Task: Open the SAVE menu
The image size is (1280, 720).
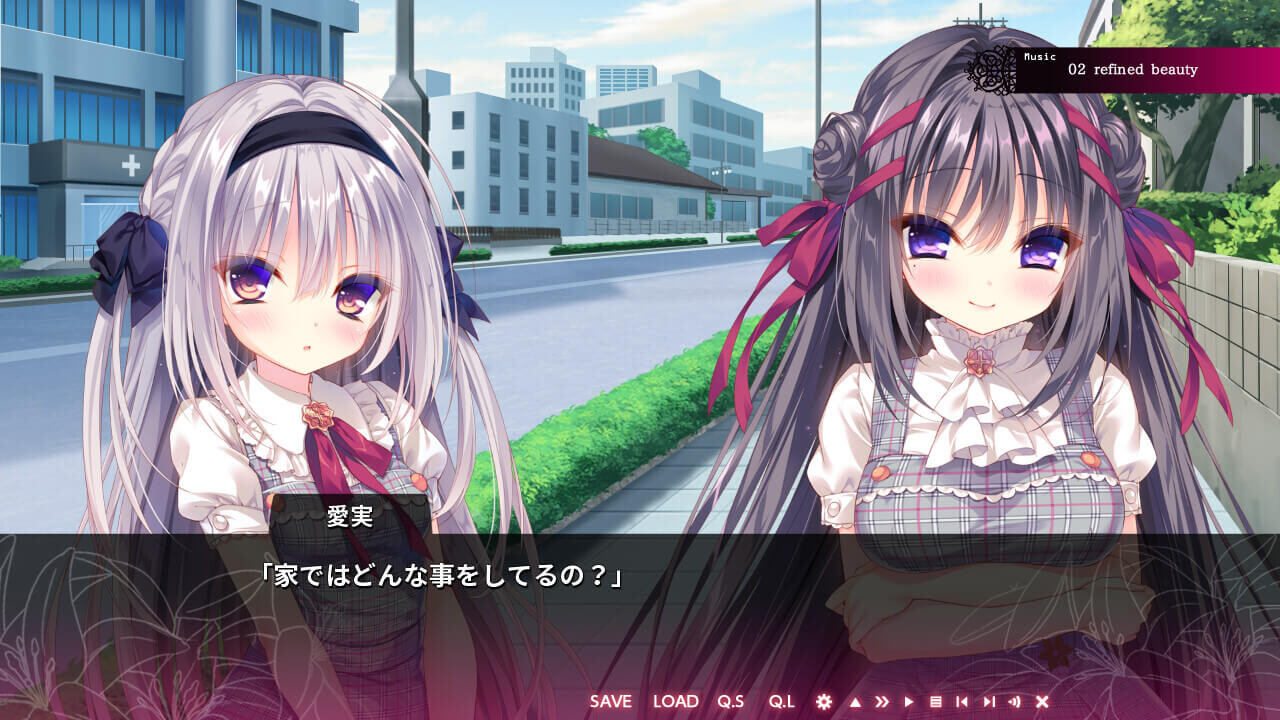Action: point(610,701)
